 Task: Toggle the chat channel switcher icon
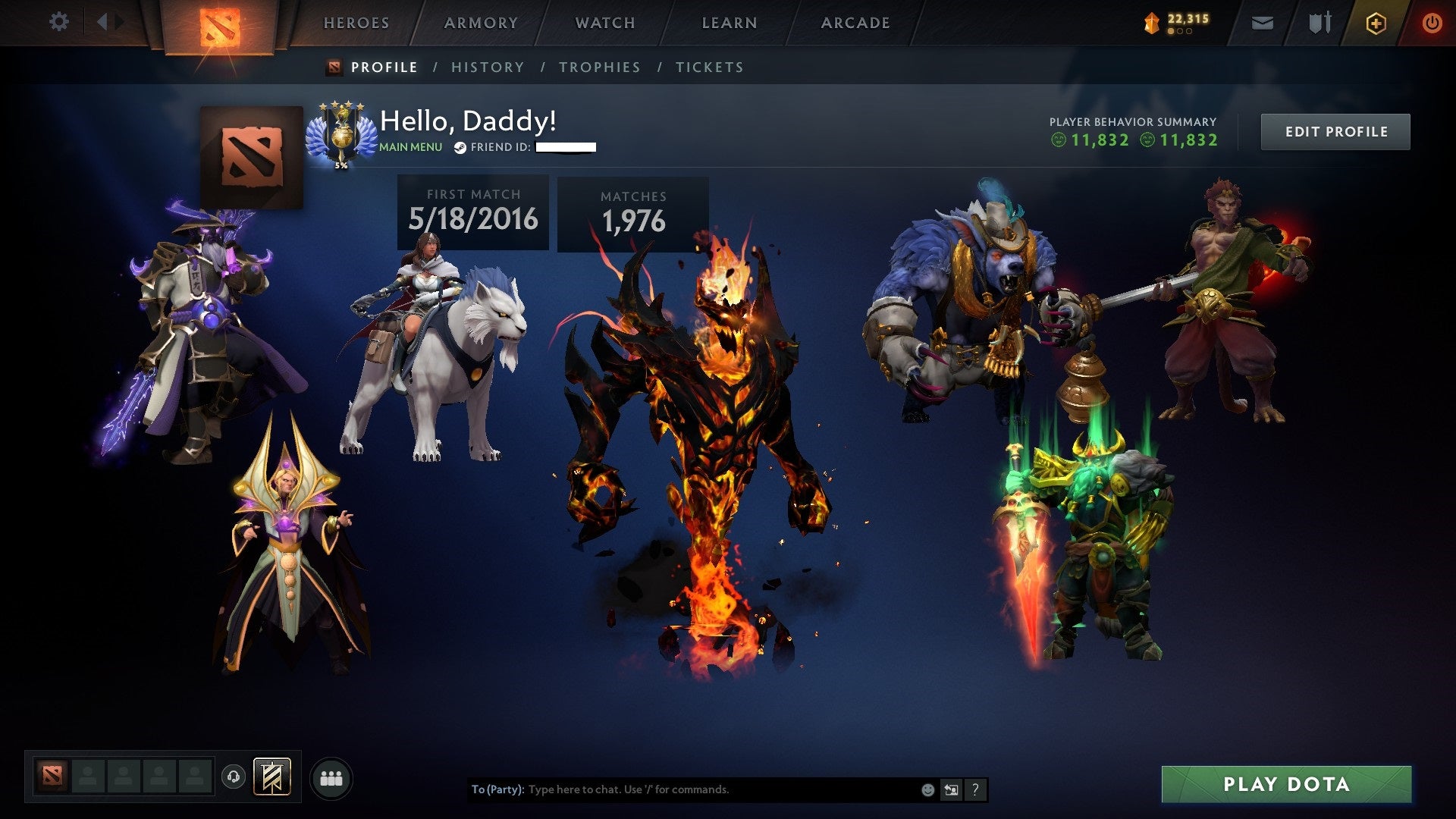(x=950, y=789)
